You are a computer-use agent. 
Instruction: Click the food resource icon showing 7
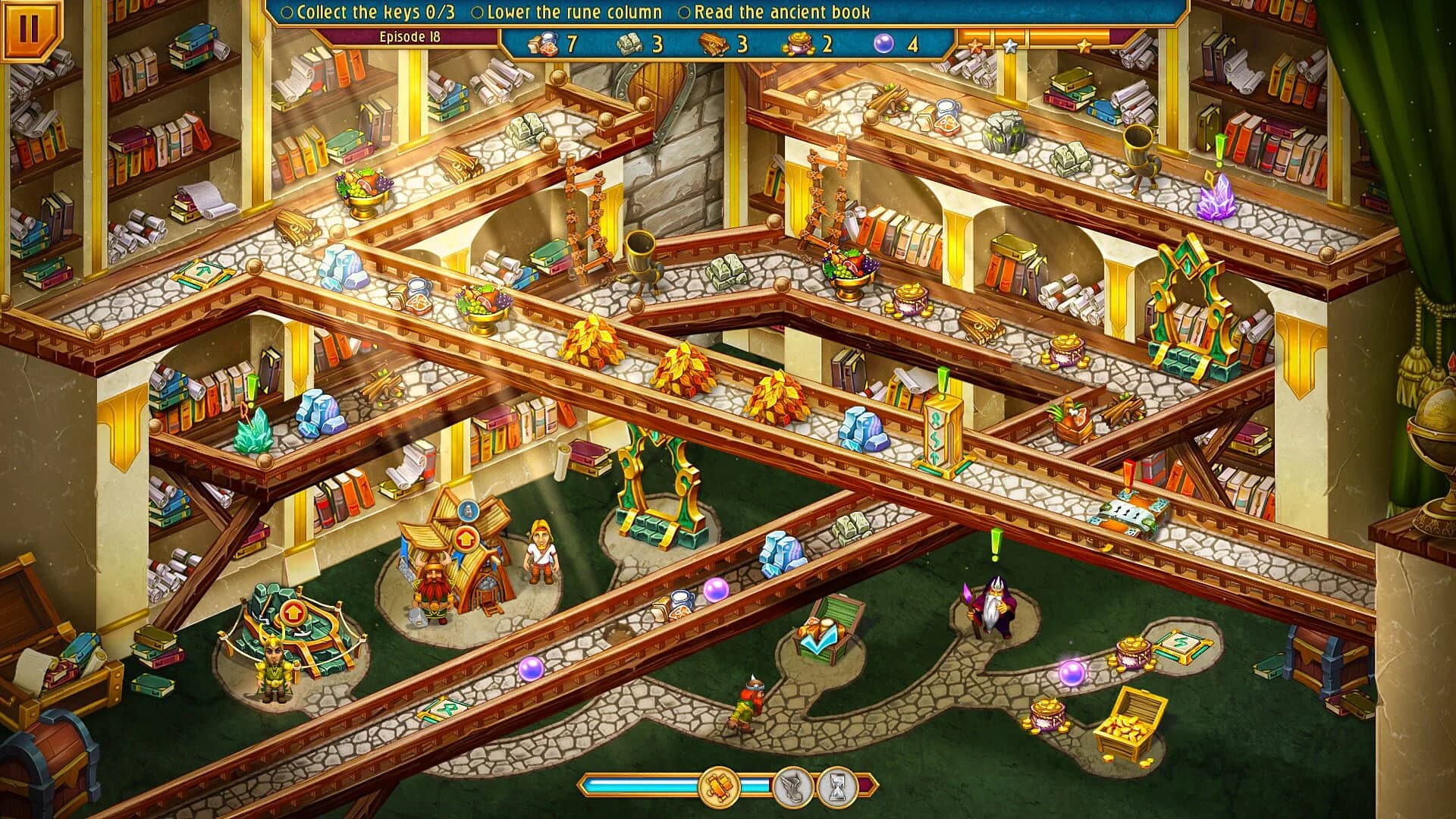[544, 44]
